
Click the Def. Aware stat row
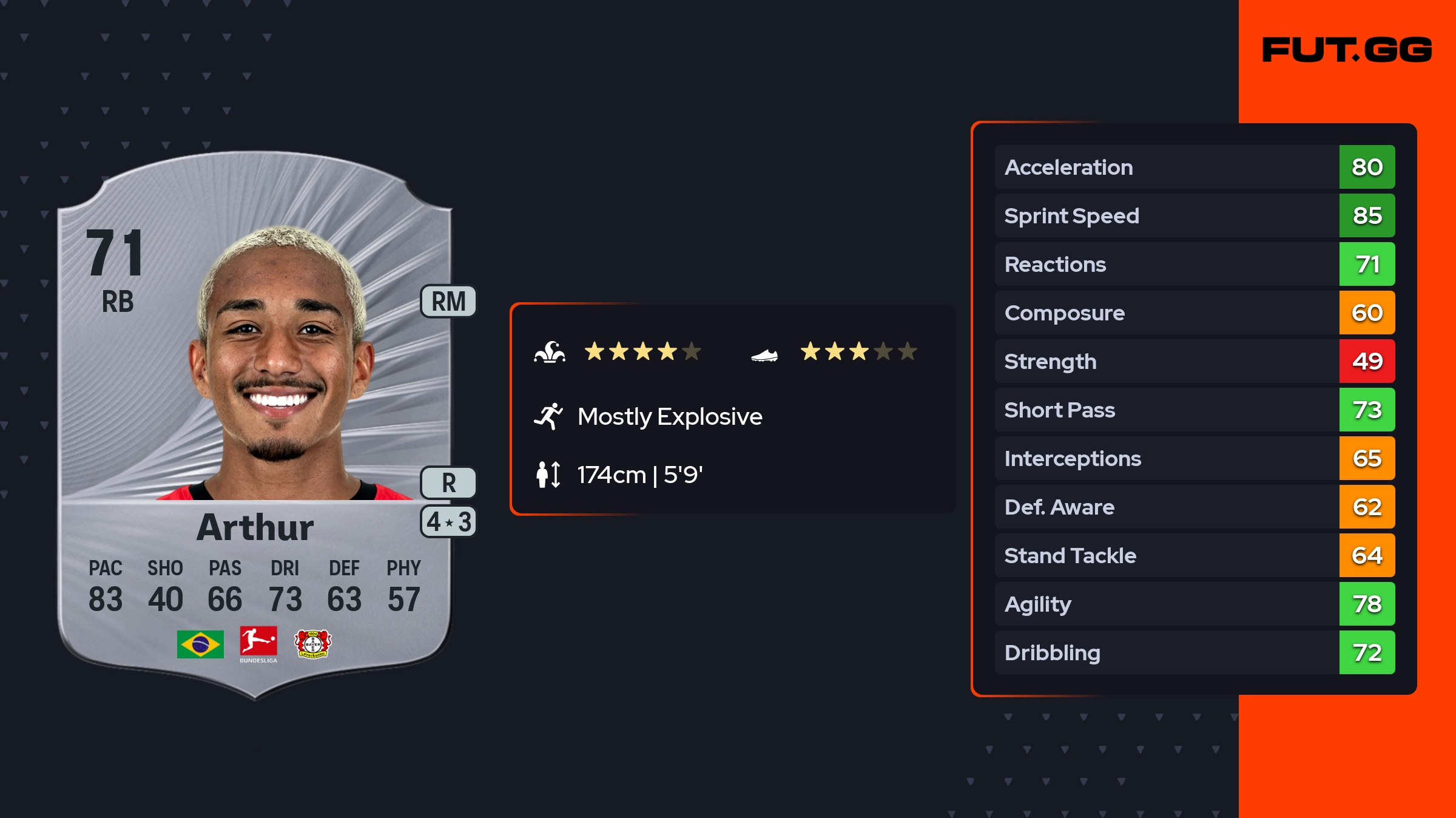tap(1194, 507)
